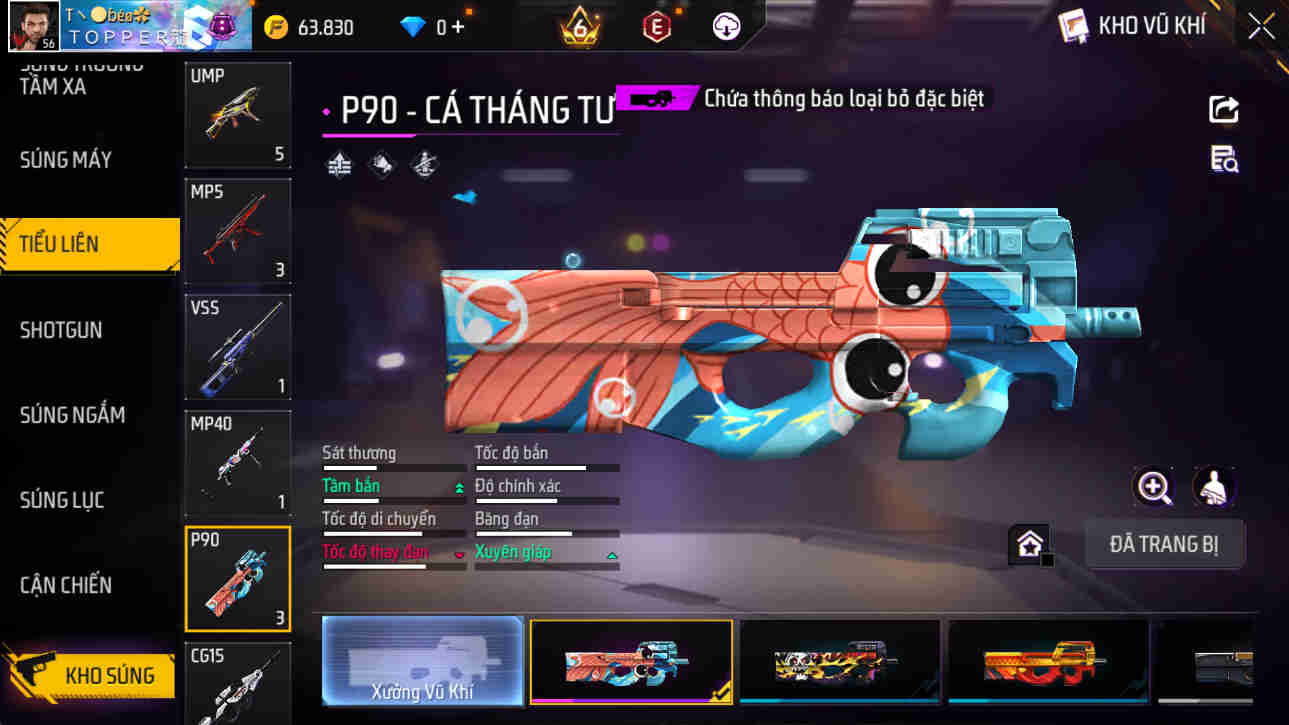
Task: Click the plus to add diamonds
Action: pyautogui.click(x=459, y=27)
